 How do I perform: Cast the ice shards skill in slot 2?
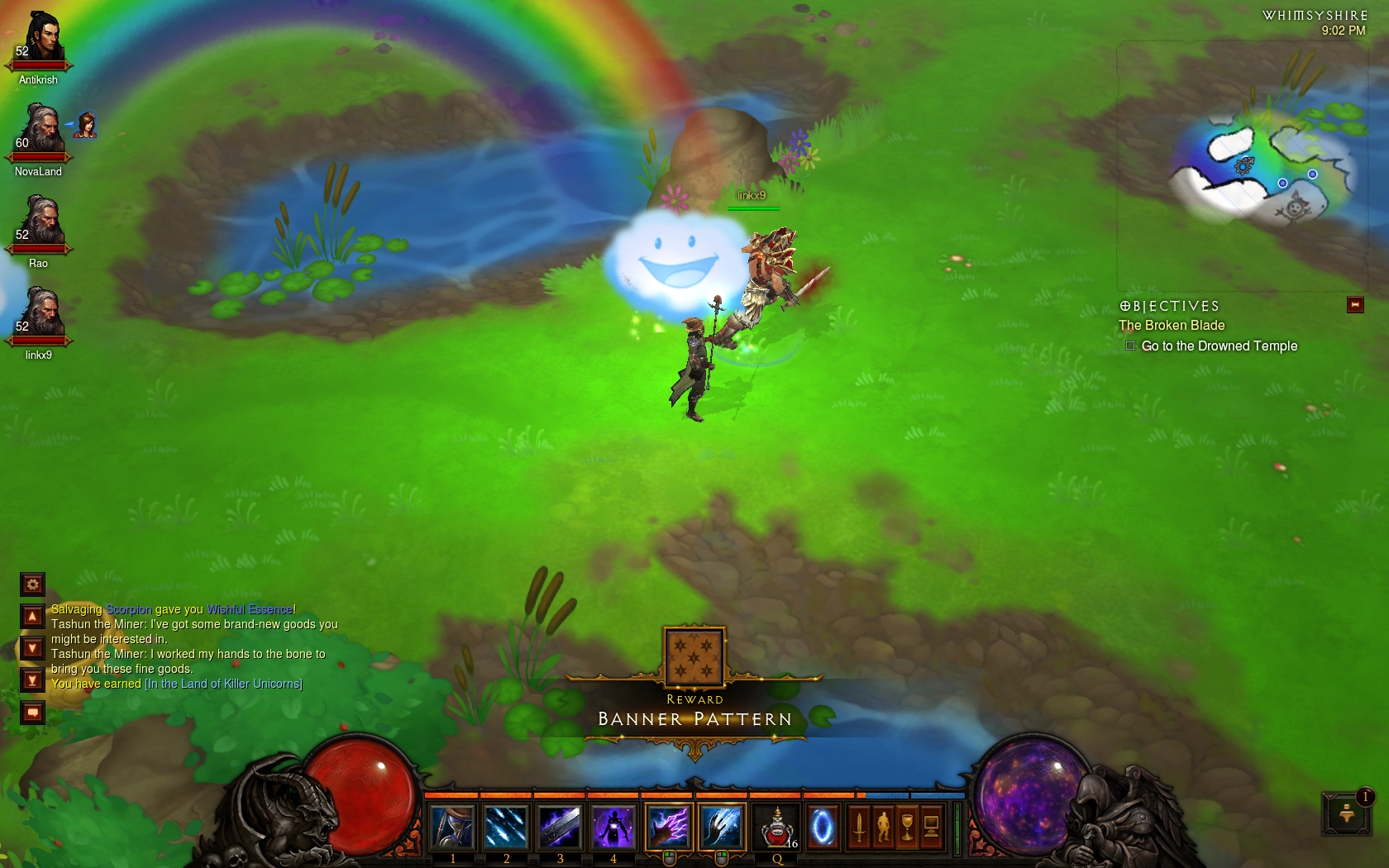tap(506, 827)
